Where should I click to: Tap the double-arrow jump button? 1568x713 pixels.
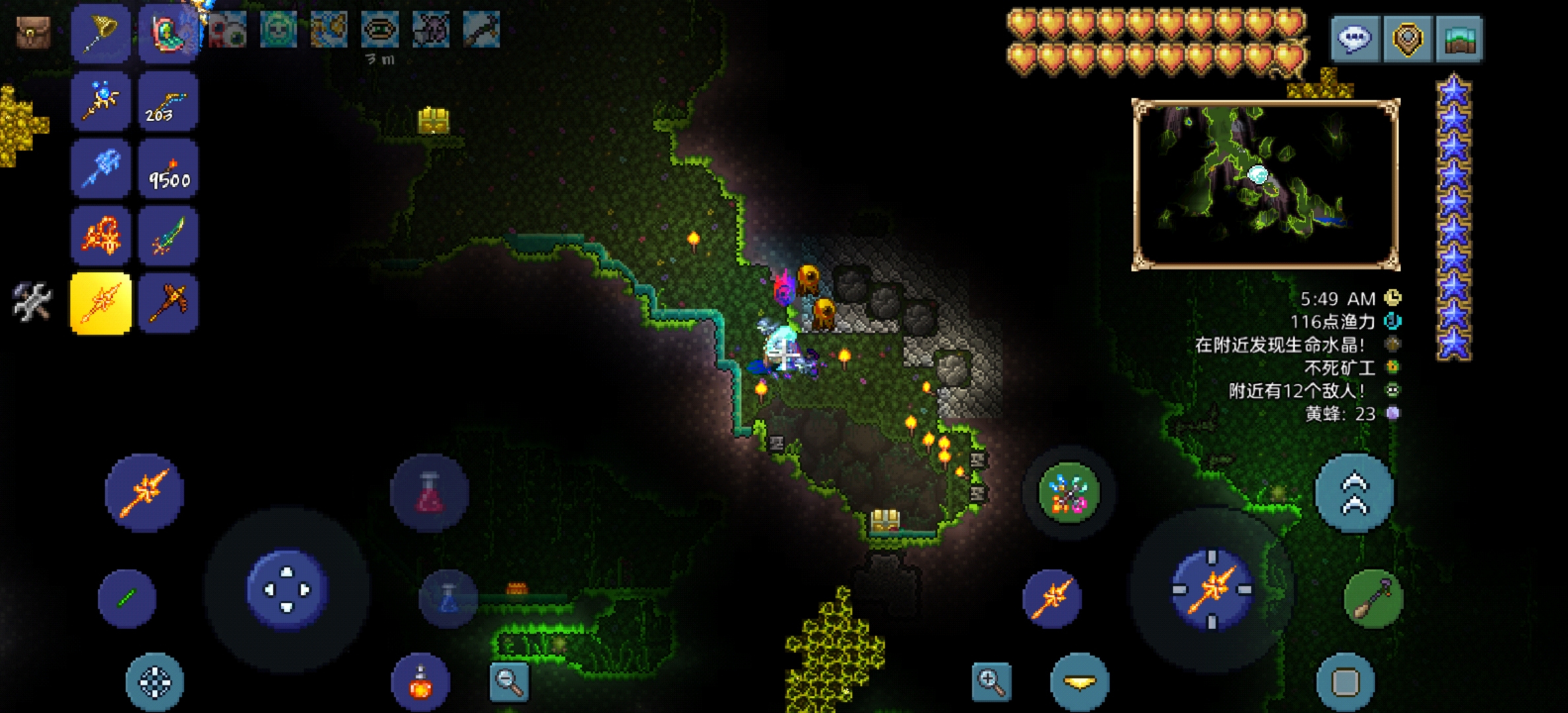1354,492
